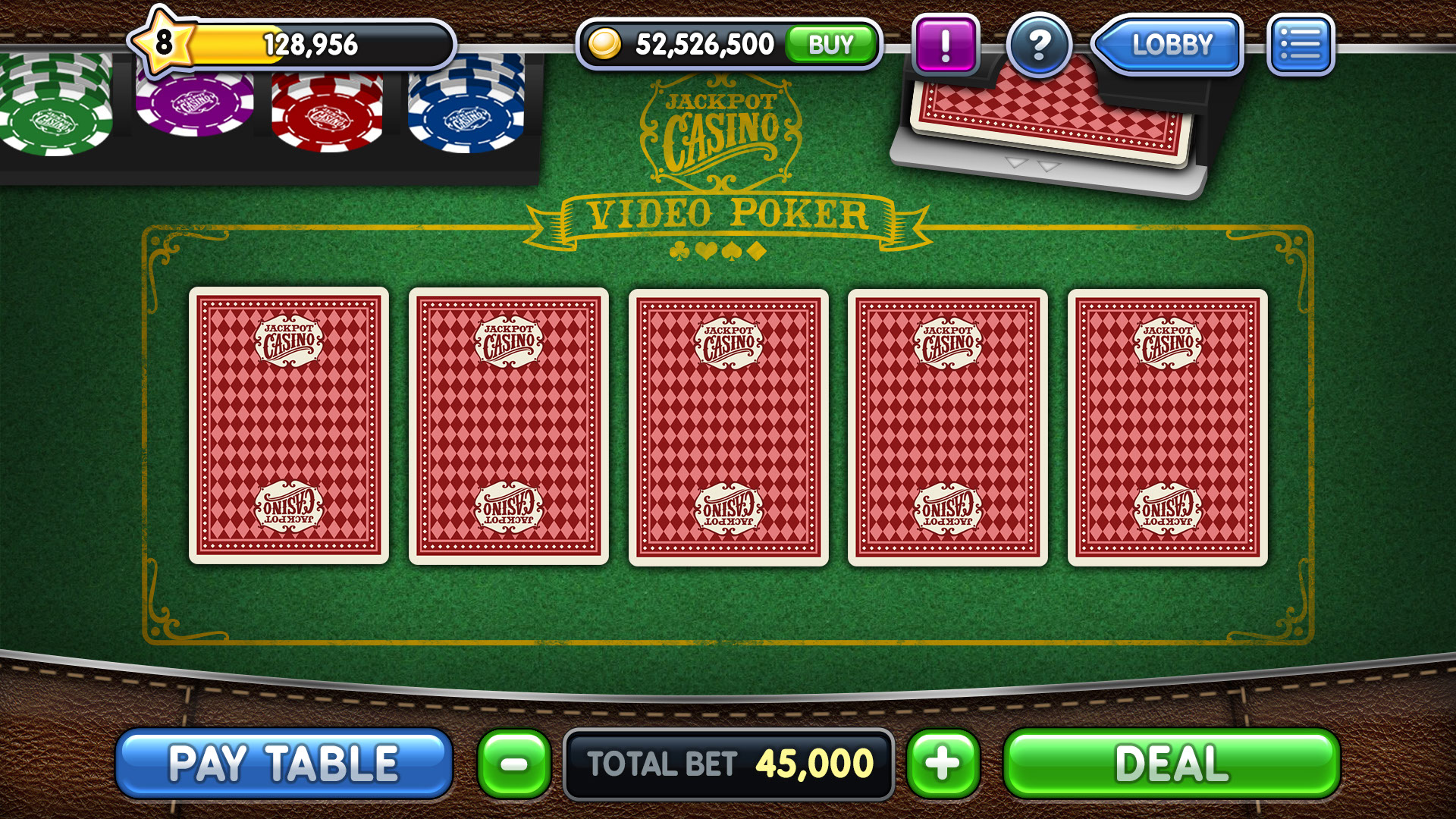The image size is (1456, 819).
Task: Hit the green Deal button
Action: pos(1172,764)
